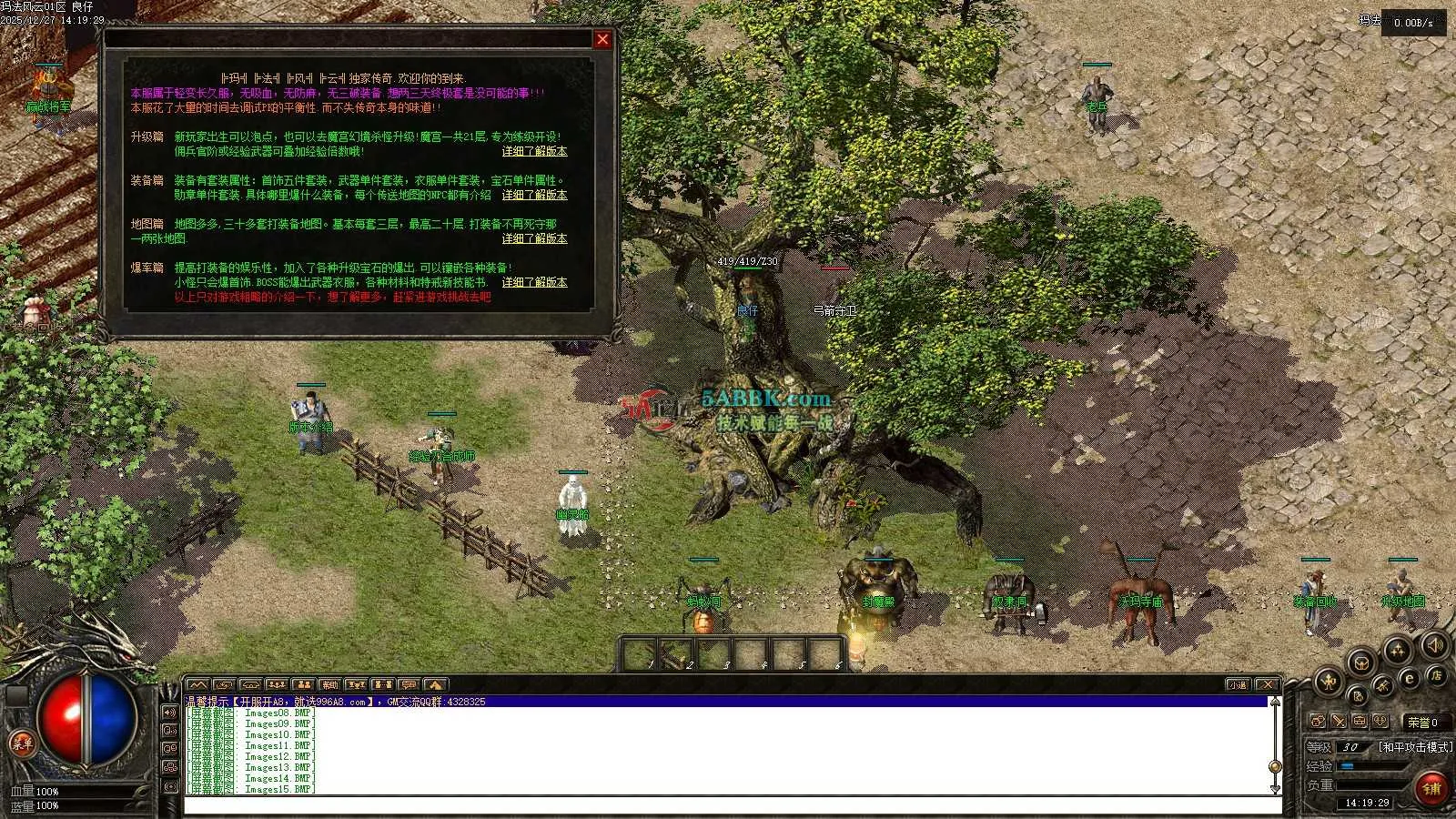This screenshot has width=1456, height=819.
Task: Open the 店 store orb icon
Action: 1436,675
